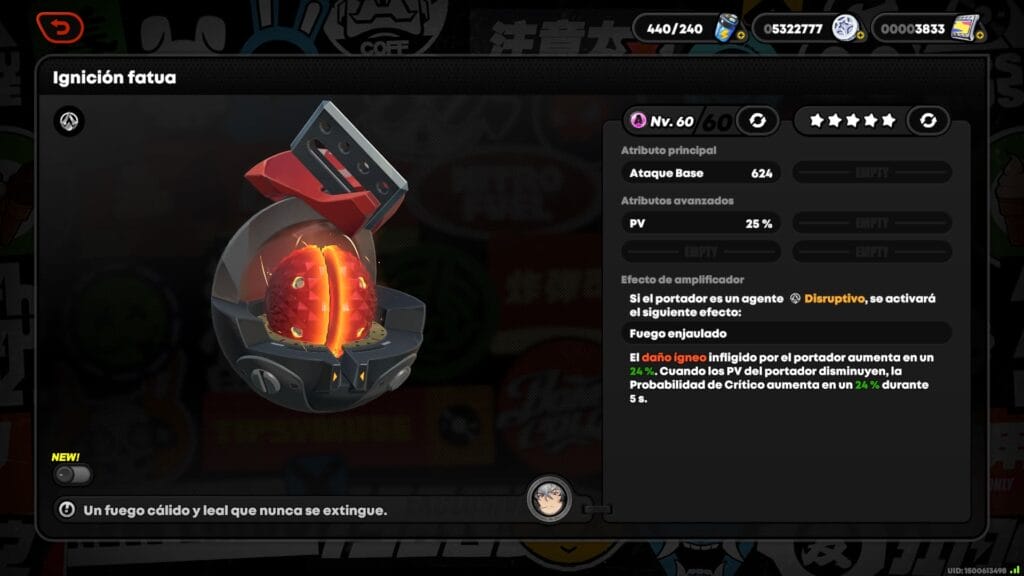The image size is (1024, 576).
Task: Click the specialty icon above the amplifier
Action: (x=70, y=122)
